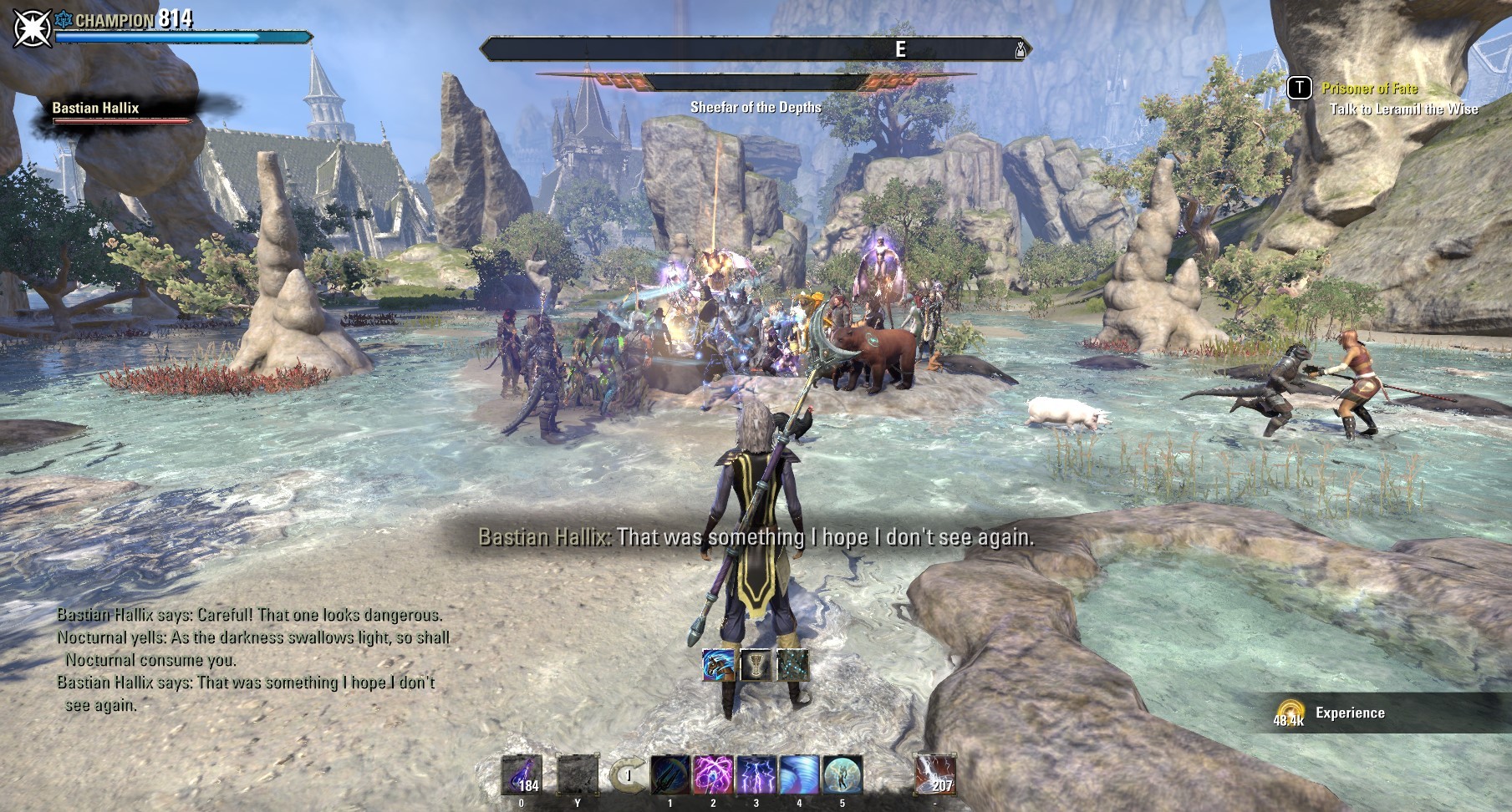Cast the blue tornado ability
This screenshot has width=1512, height=812.
click(799, 775)
